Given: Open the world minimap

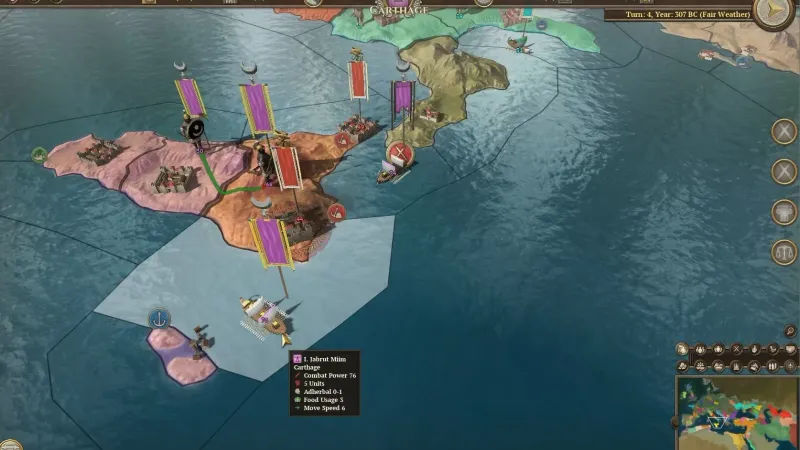Looking at the screenshot, I should (738, 412).
